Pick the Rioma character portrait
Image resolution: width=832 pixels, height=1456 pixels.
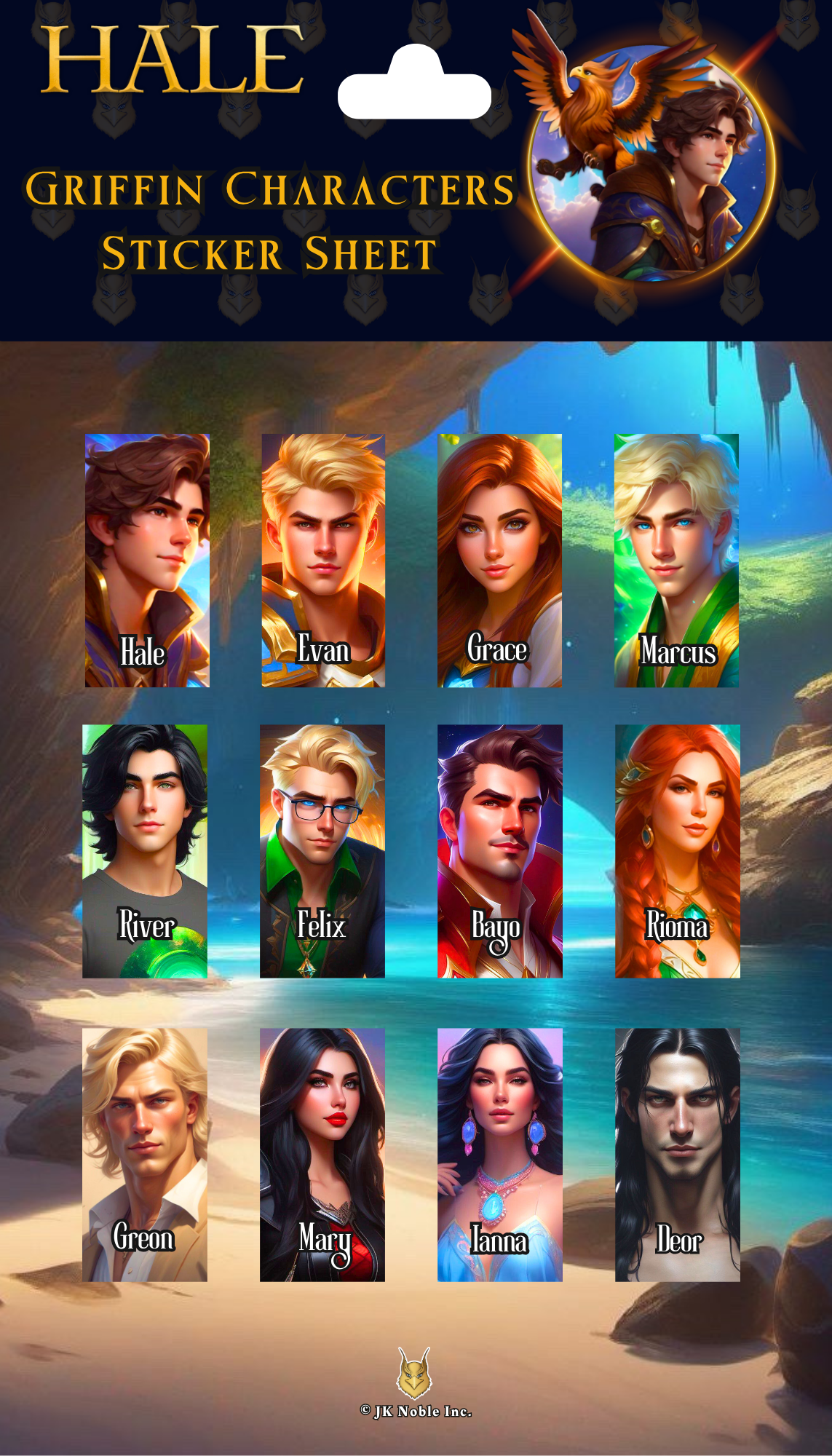pos(677,850)
